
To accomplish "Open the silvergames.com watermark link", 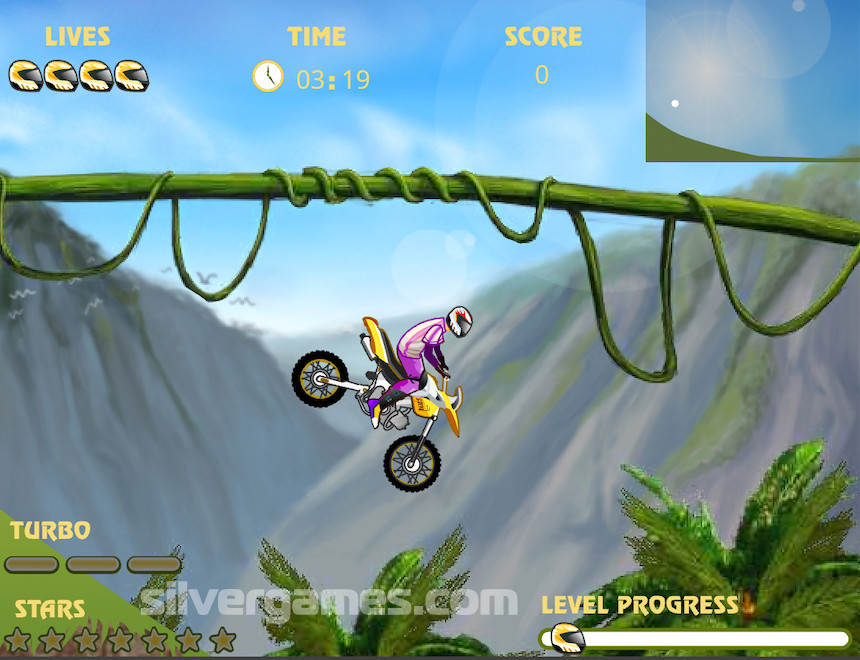I will 328,601.
